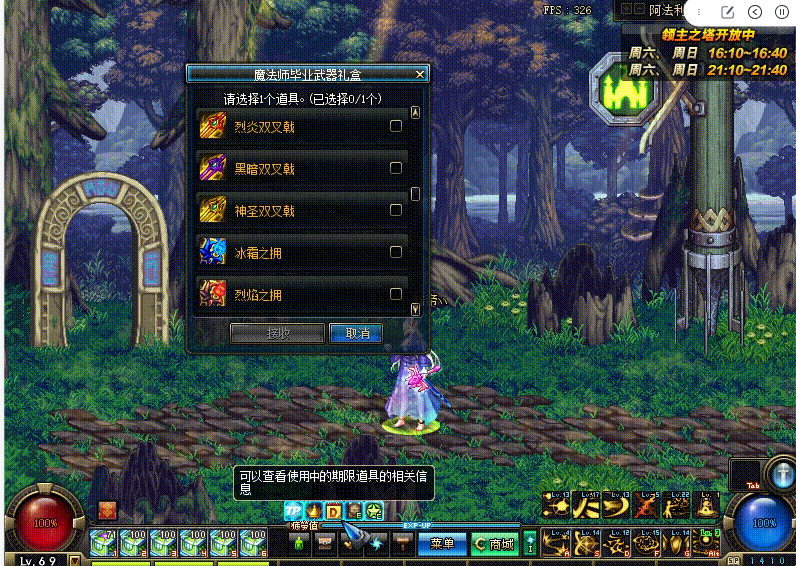
Task: Choose the 神圣双叉戟 checkbox
Action: click(396, 210)
